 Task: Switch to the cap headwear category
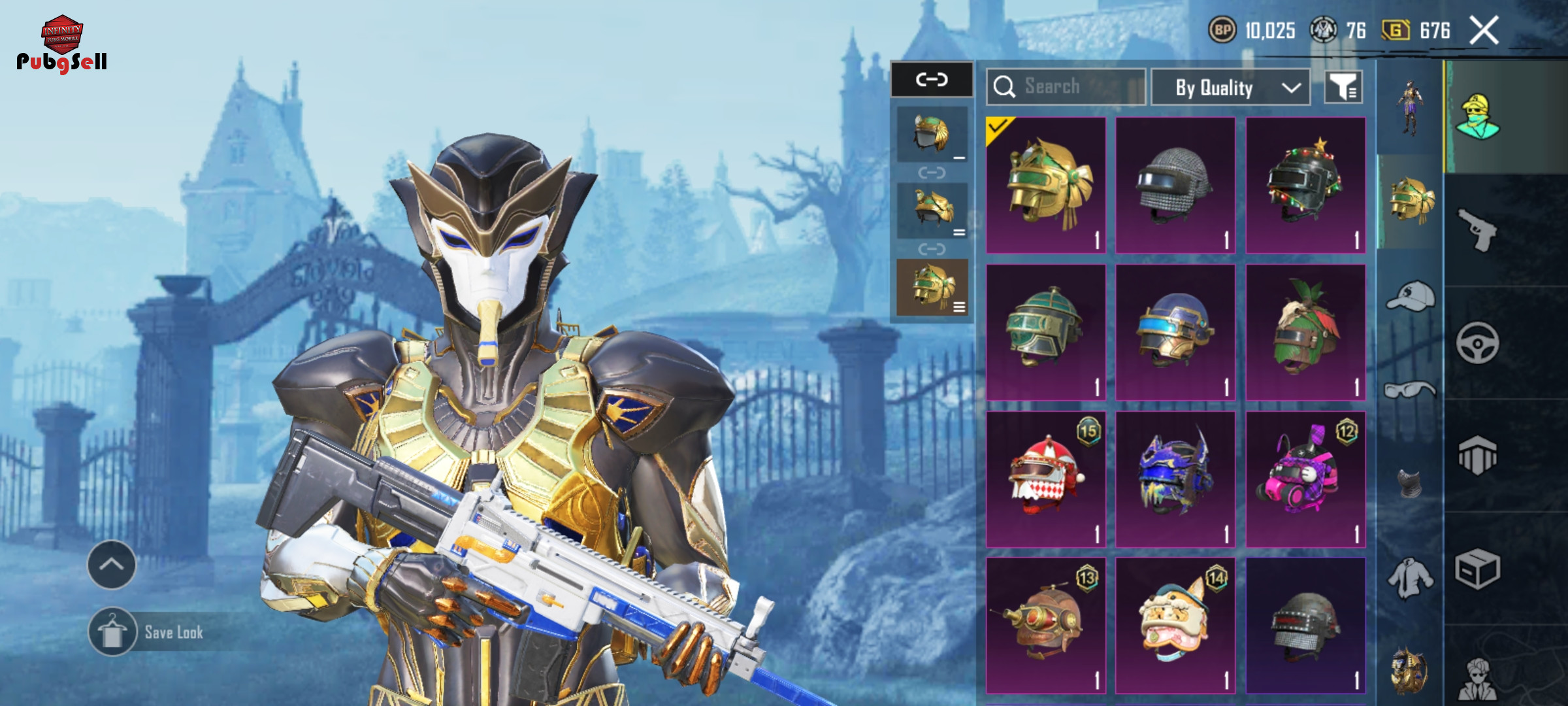(1410, 297)
